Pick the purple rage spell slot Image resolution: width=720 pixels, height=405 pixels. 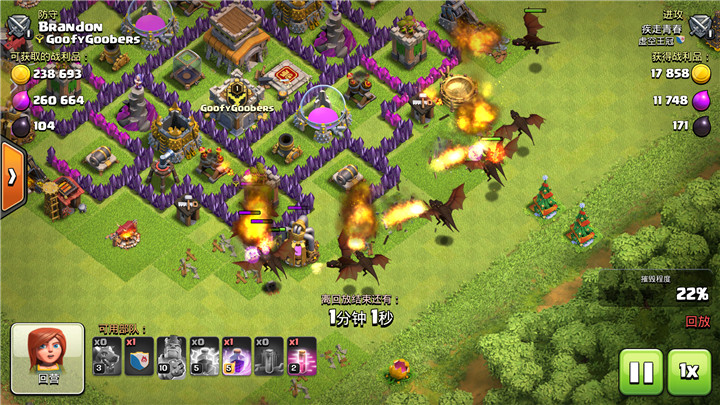tap(237, 356)
